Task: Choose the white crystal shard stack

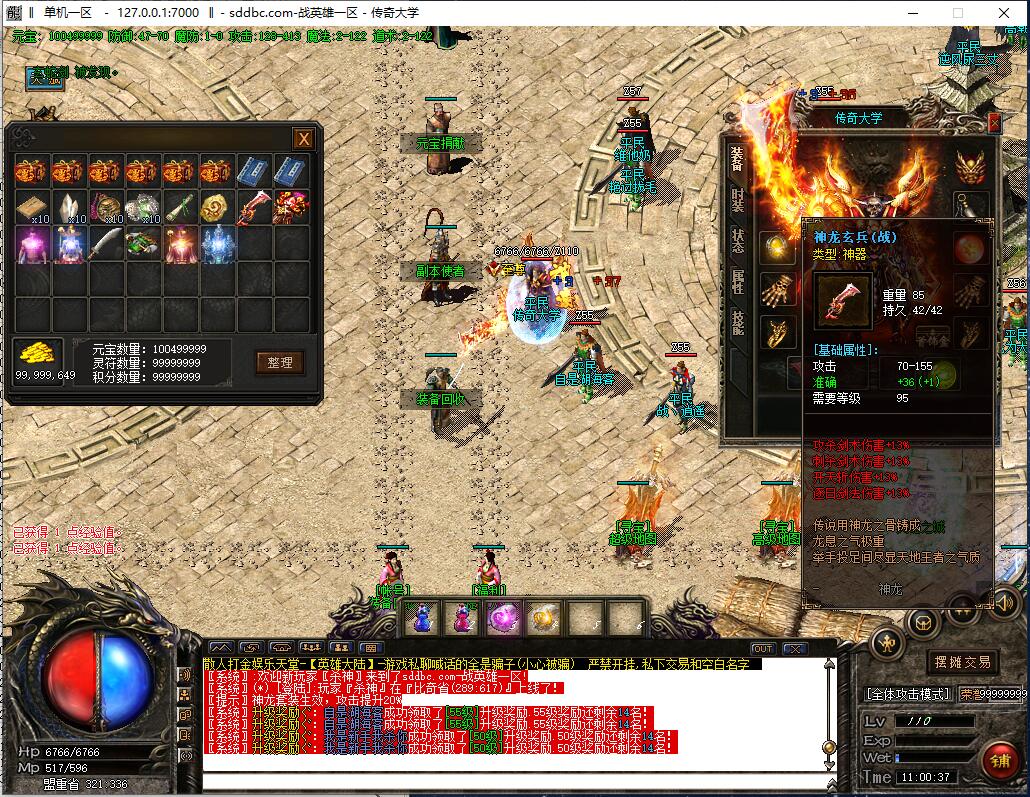Action: click(70, 207)
